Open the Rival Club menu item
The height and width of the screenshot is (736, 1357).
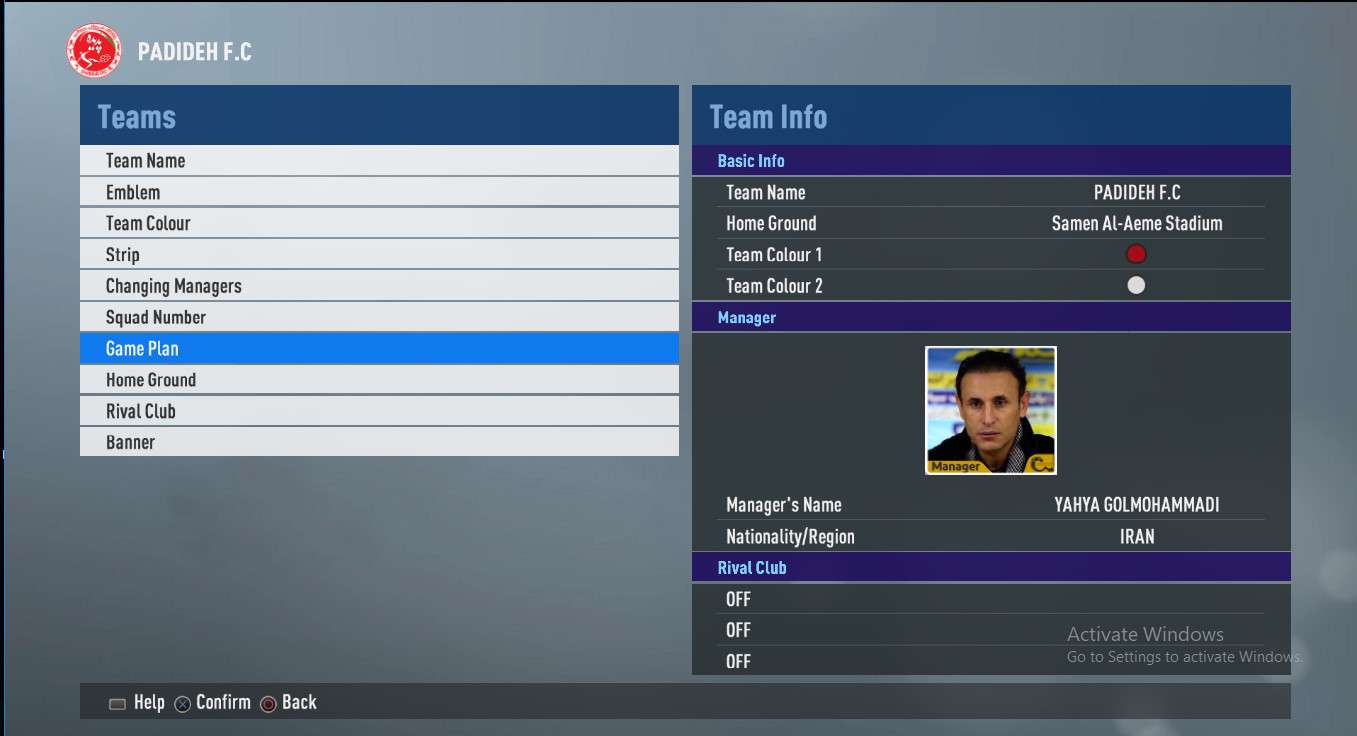(378, 411)
